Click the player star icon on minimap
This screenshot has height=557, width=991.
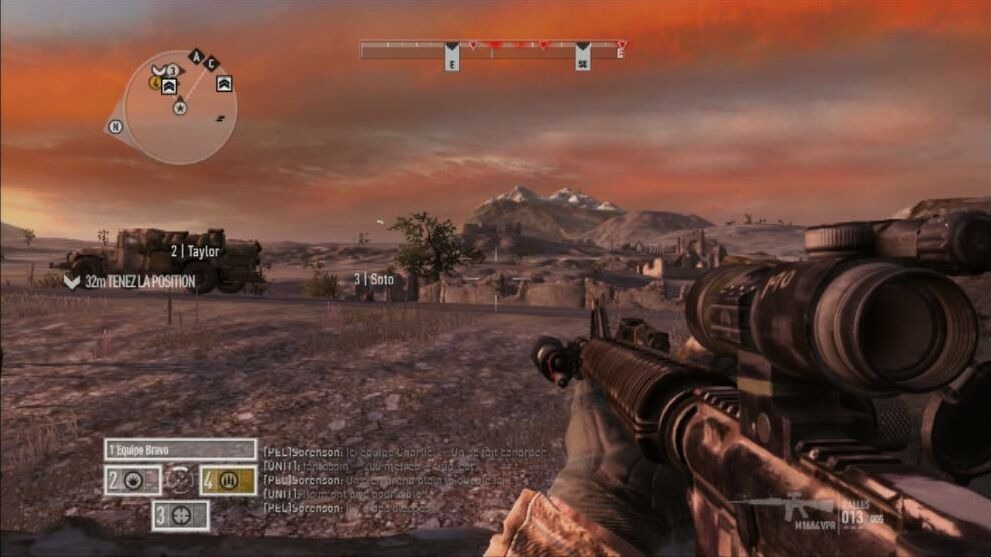[x=180, y=107]
